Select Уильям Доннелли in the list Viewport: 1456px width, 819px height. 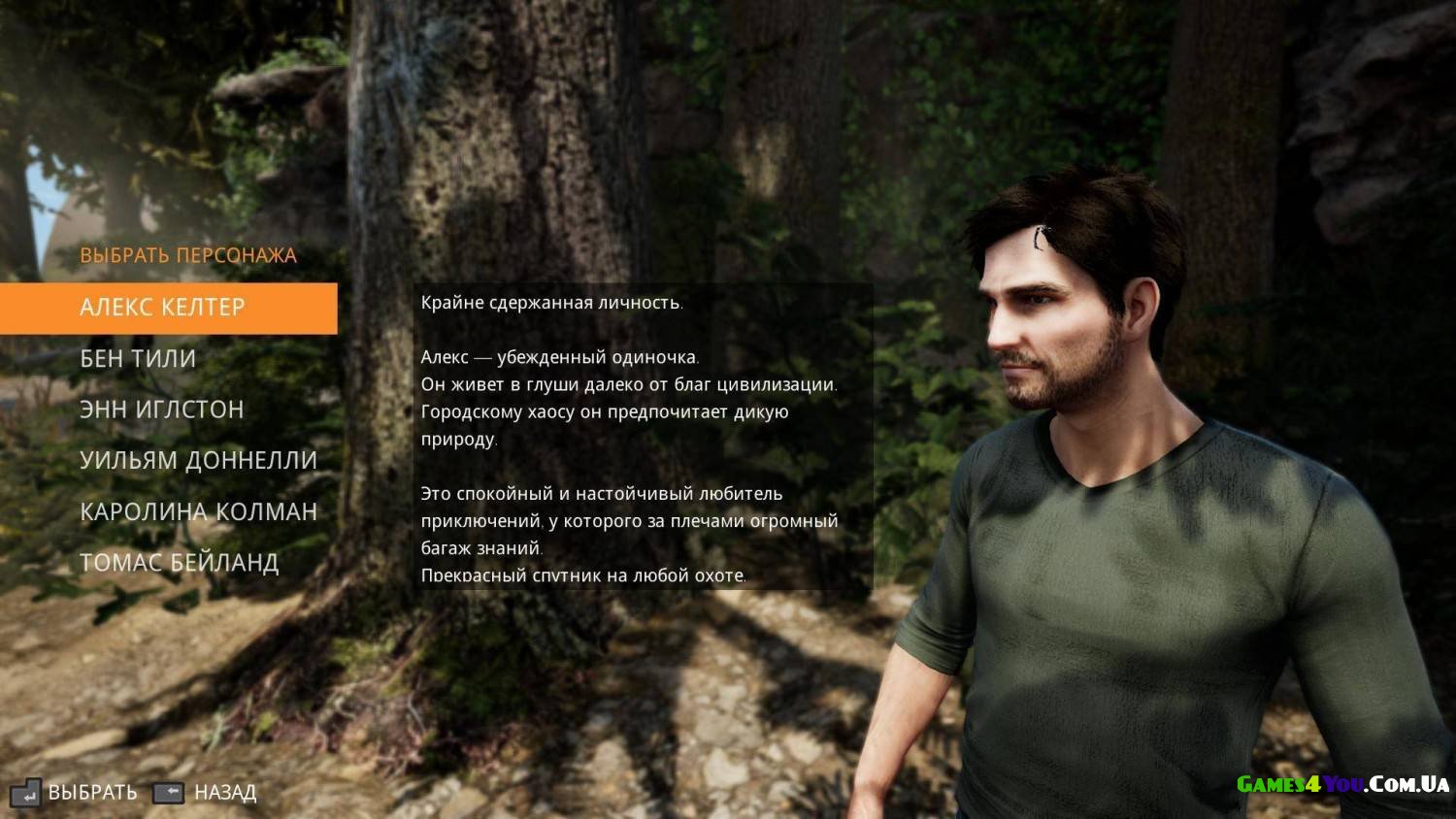[198, 460]
